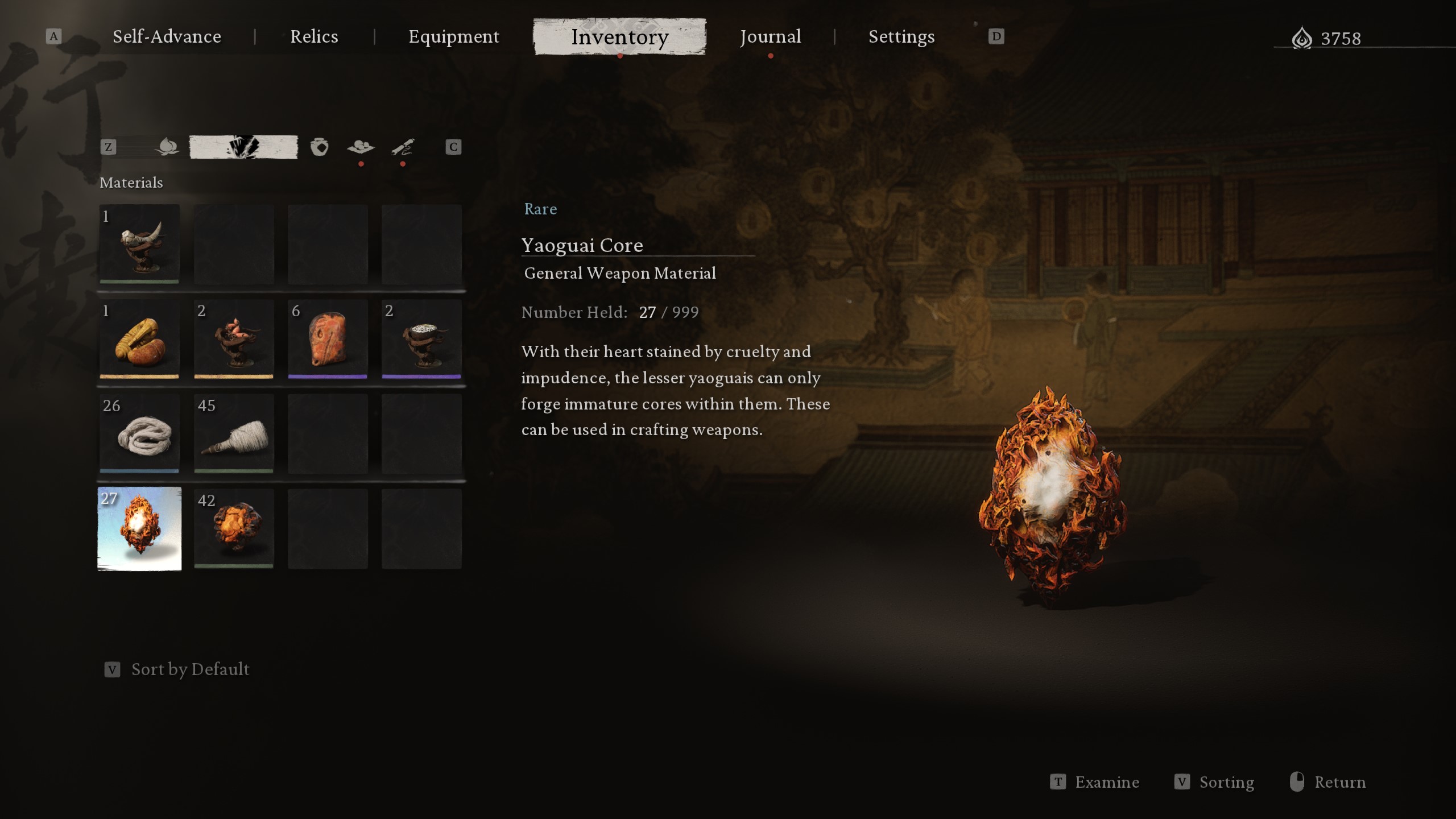This screenshot has height=819, width=1456.
Task: Change sorting via Sort by Default
Action: [190, 669]
